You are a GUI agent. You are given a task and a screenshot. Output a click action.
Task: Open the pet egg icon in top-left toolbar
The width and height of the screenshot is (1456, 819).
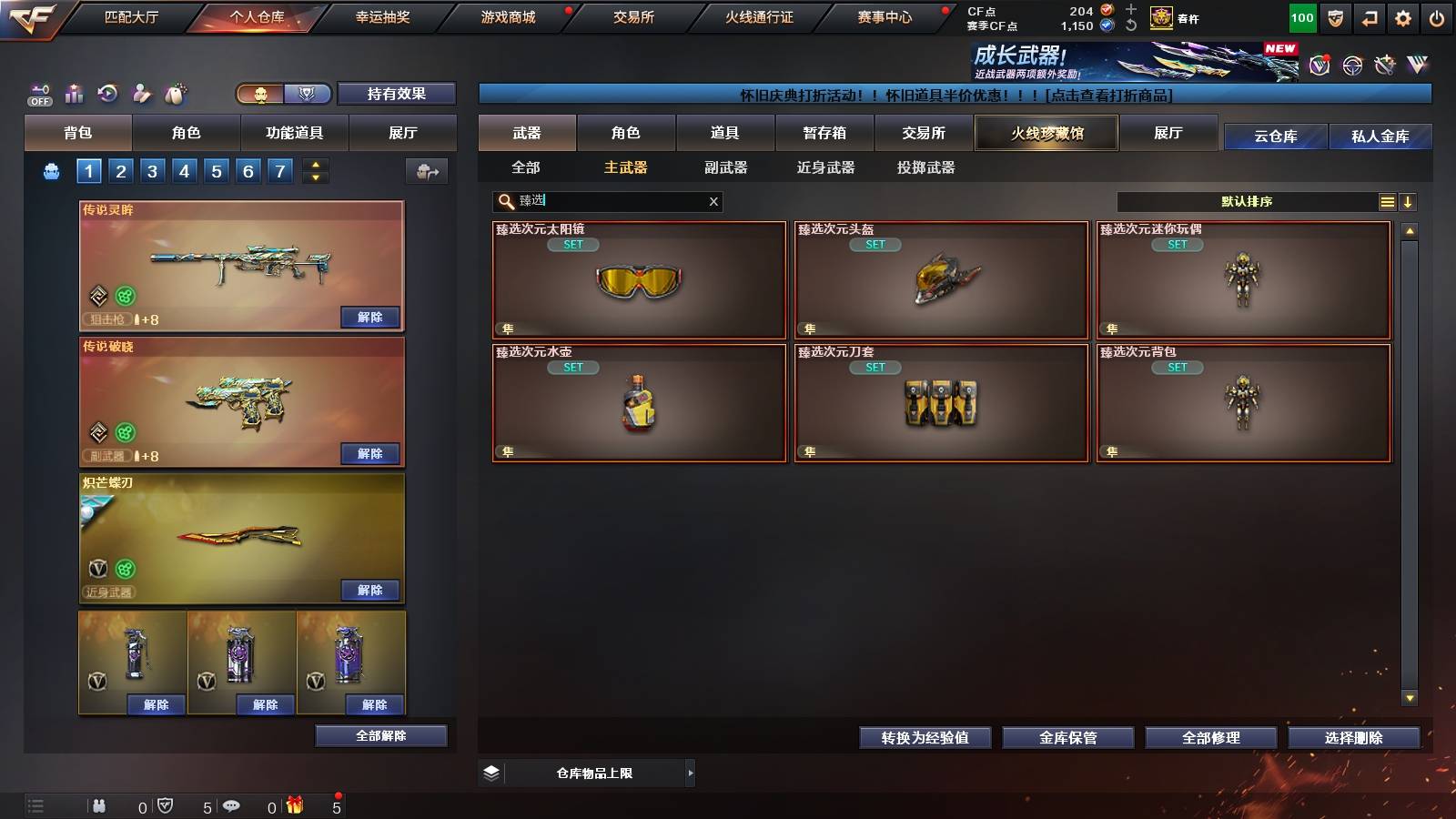[175, 92]
